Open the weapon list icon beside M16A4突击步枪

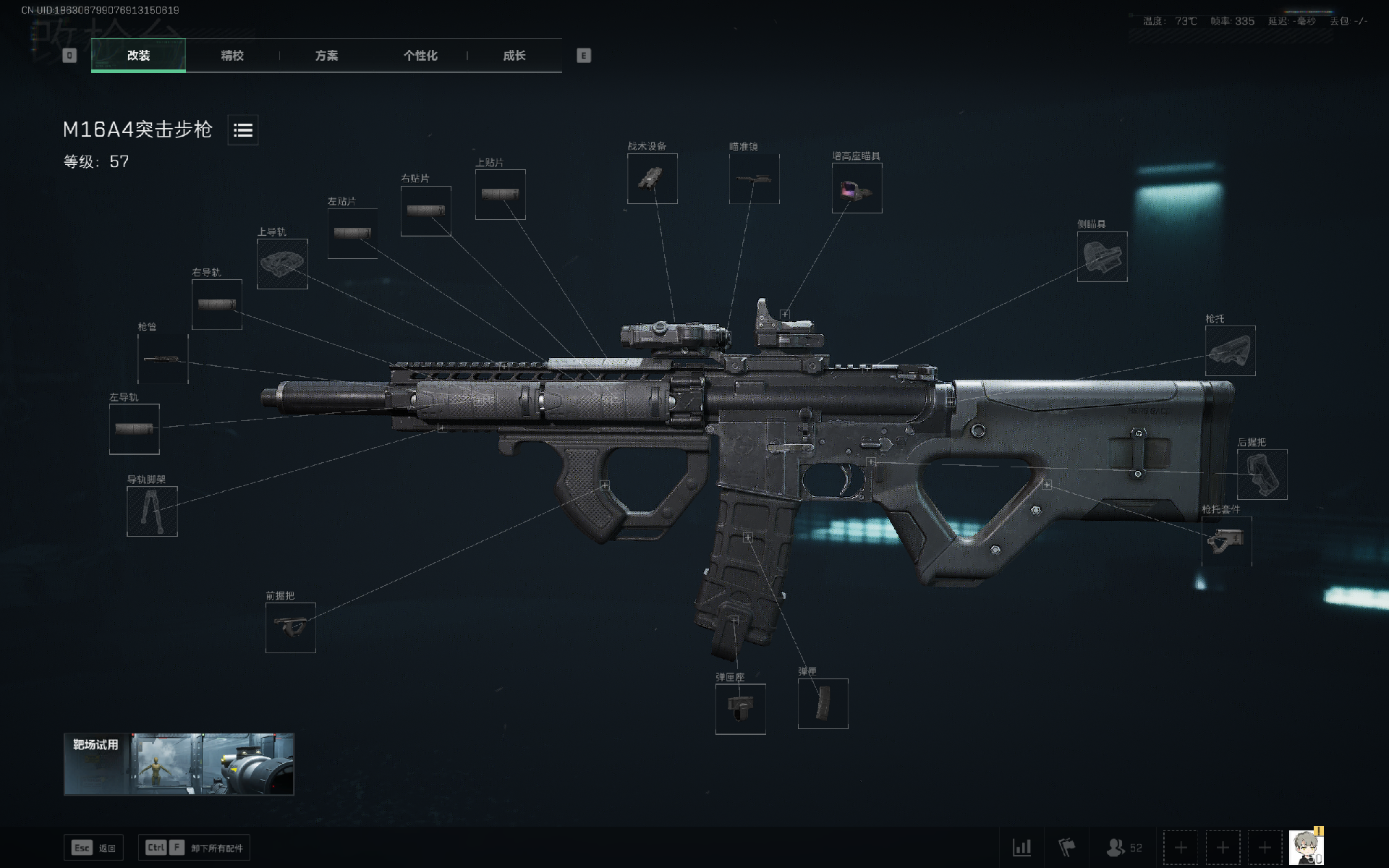(242, 130)
